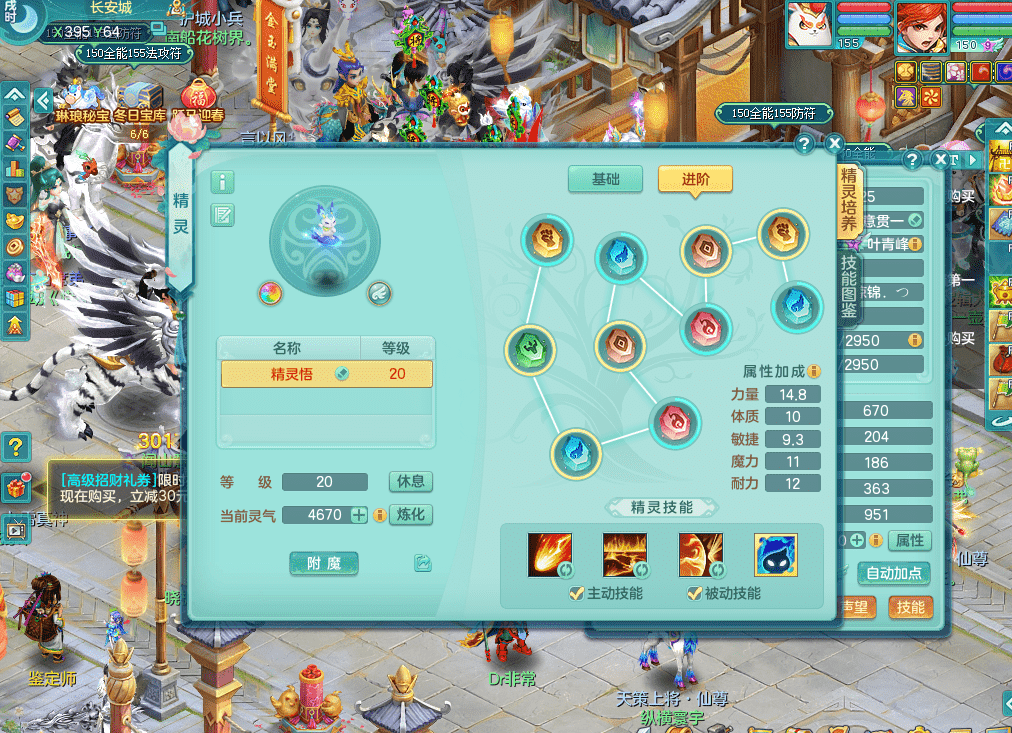
Task: Click the 自动加点 button
Action: (x=893, y=574)
